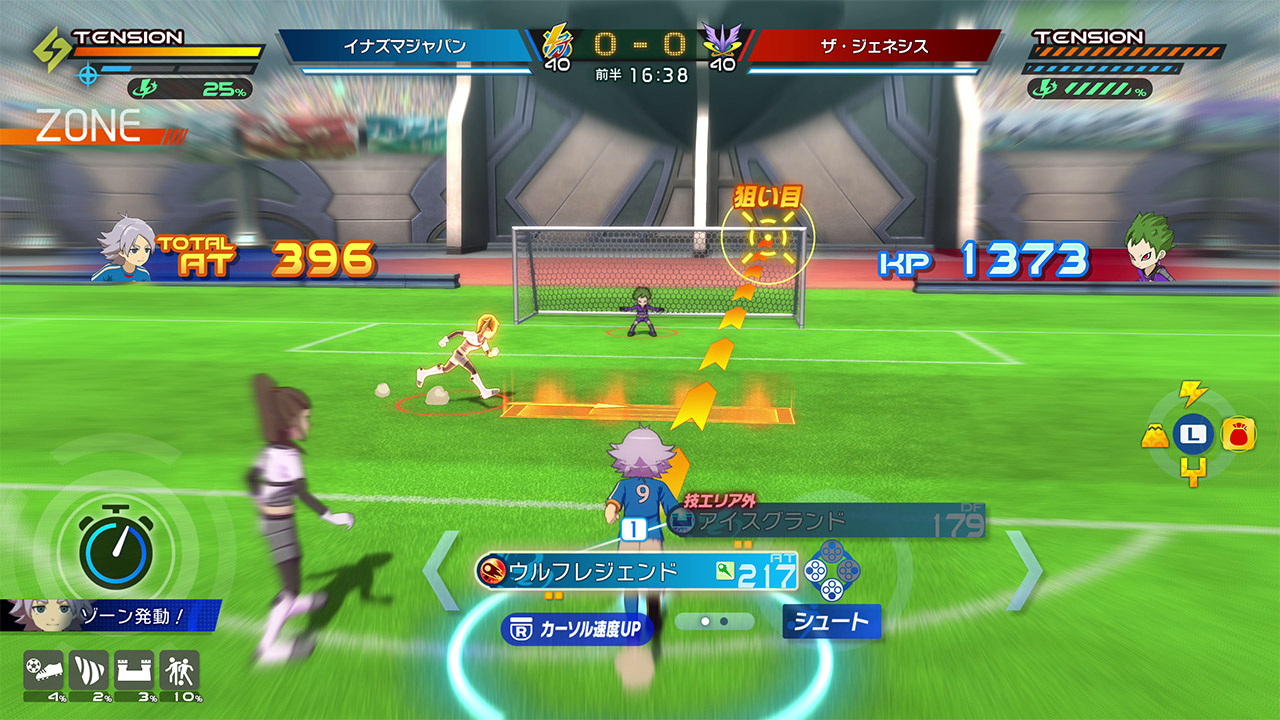Select the golden mountain tactic icon
Screen dimensions: 1280x720
pyautogui.click(x=1154, y=435)
